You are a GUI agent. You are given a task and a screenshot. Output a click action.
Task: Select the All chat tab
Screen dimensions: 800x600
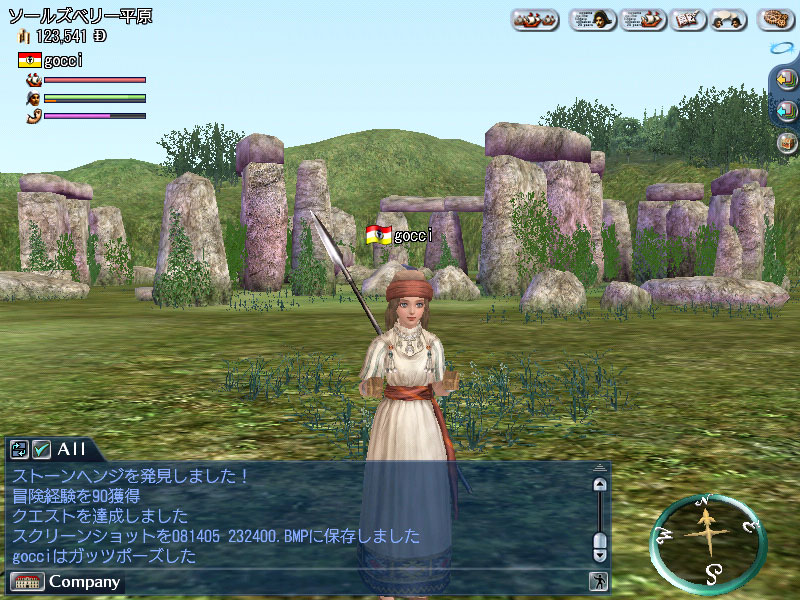72,449
